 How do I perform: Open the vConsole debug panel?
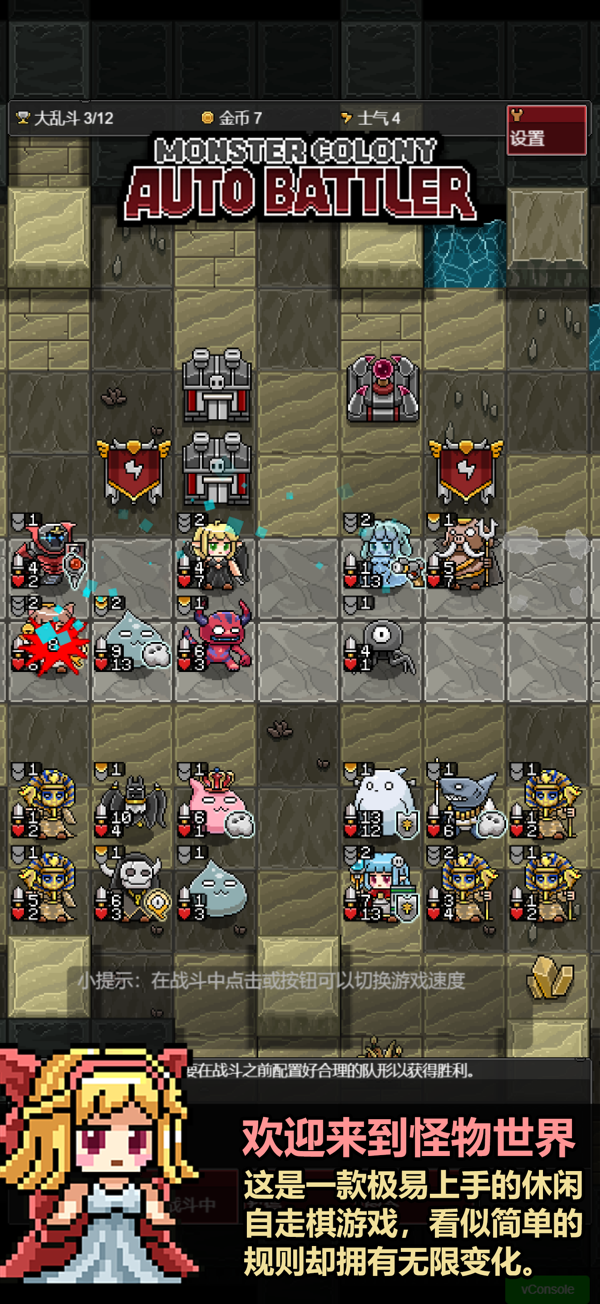pyautogui.click(x=547, y=1289)
